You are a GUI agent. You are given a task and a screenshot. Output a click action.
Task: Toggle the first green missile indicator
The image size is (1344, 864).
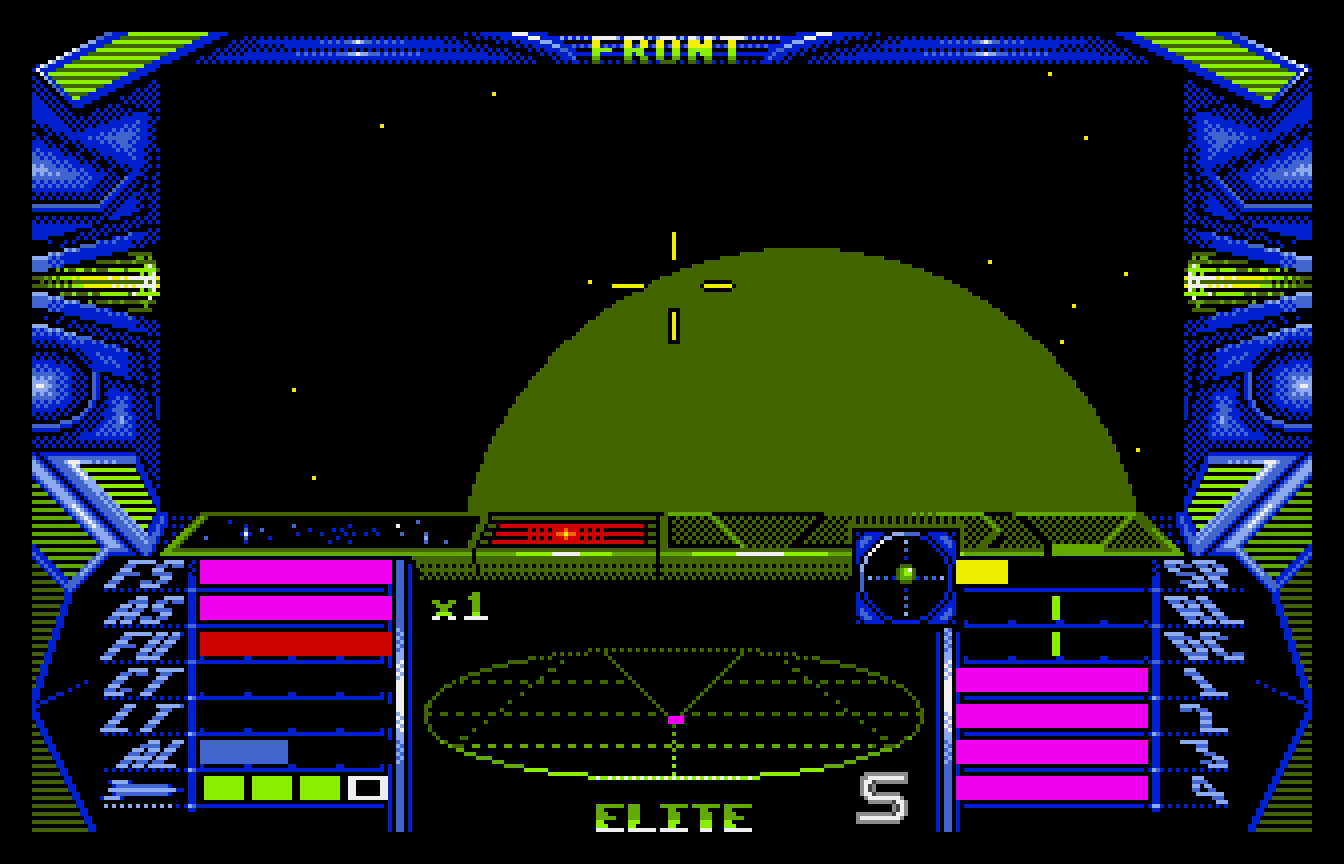[225, 787]
